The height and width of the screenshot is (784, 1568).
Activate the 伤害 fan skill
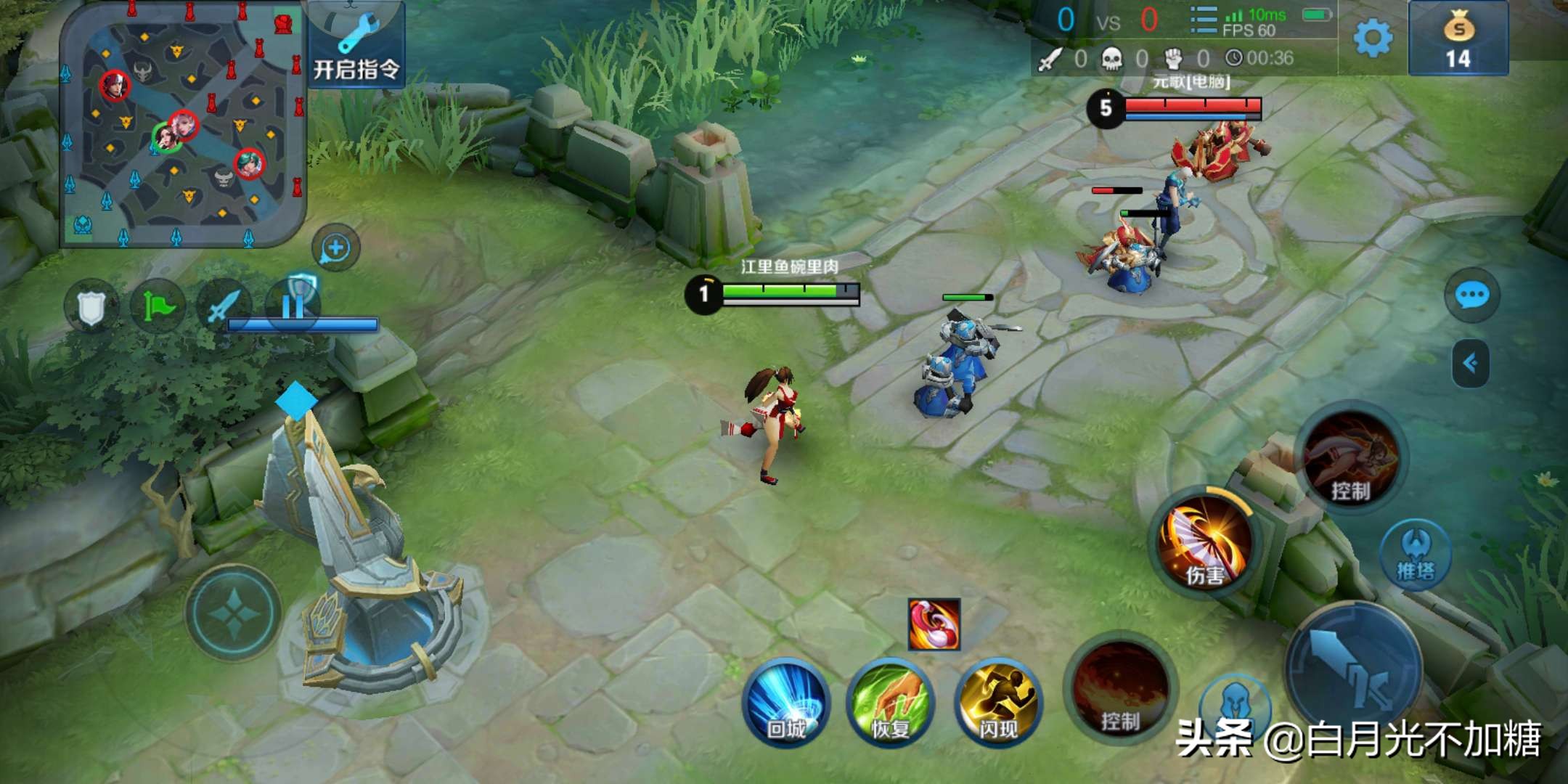click(1206, 543)
